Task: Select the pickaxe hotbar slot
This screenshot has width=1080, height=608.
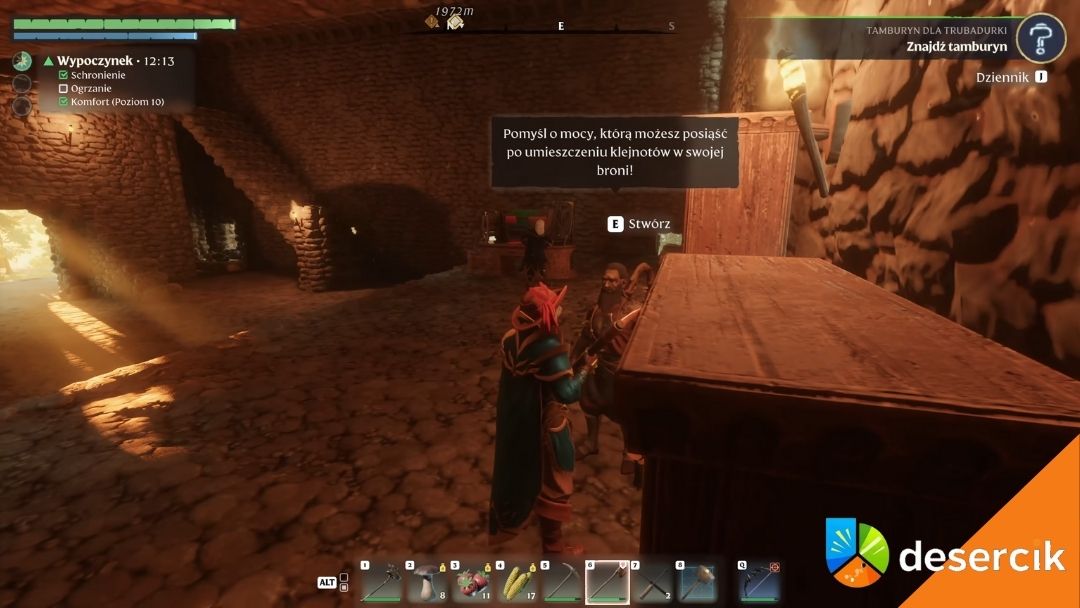Action: 562,583
